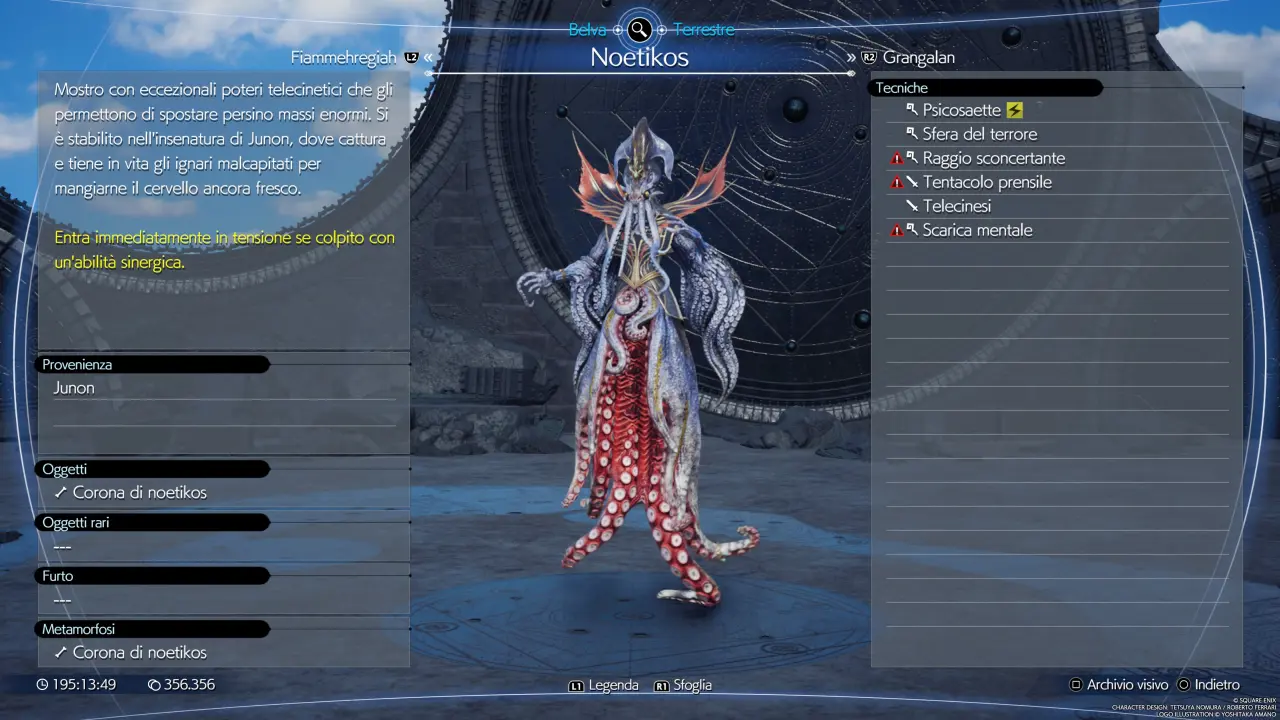The height and width of the screenshot is (720, 1280).
Task: Select Corona di noetikos under Oggetti
Action: 139,493
